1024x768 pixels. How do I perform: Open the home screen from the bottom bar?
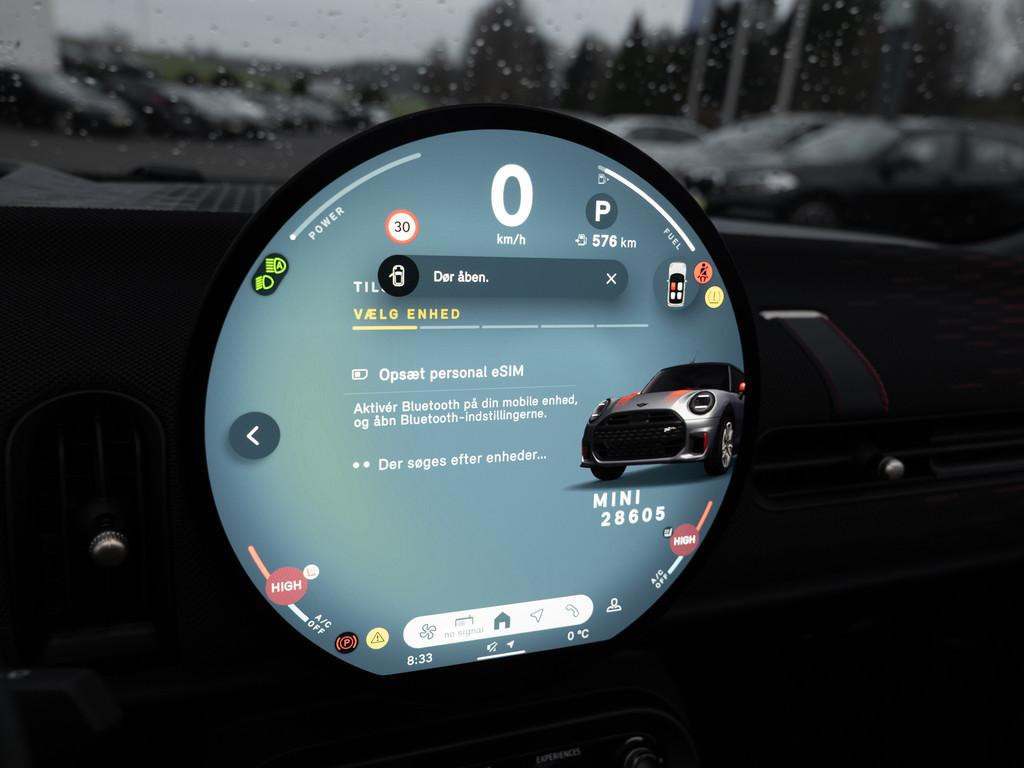coord(502,620)
